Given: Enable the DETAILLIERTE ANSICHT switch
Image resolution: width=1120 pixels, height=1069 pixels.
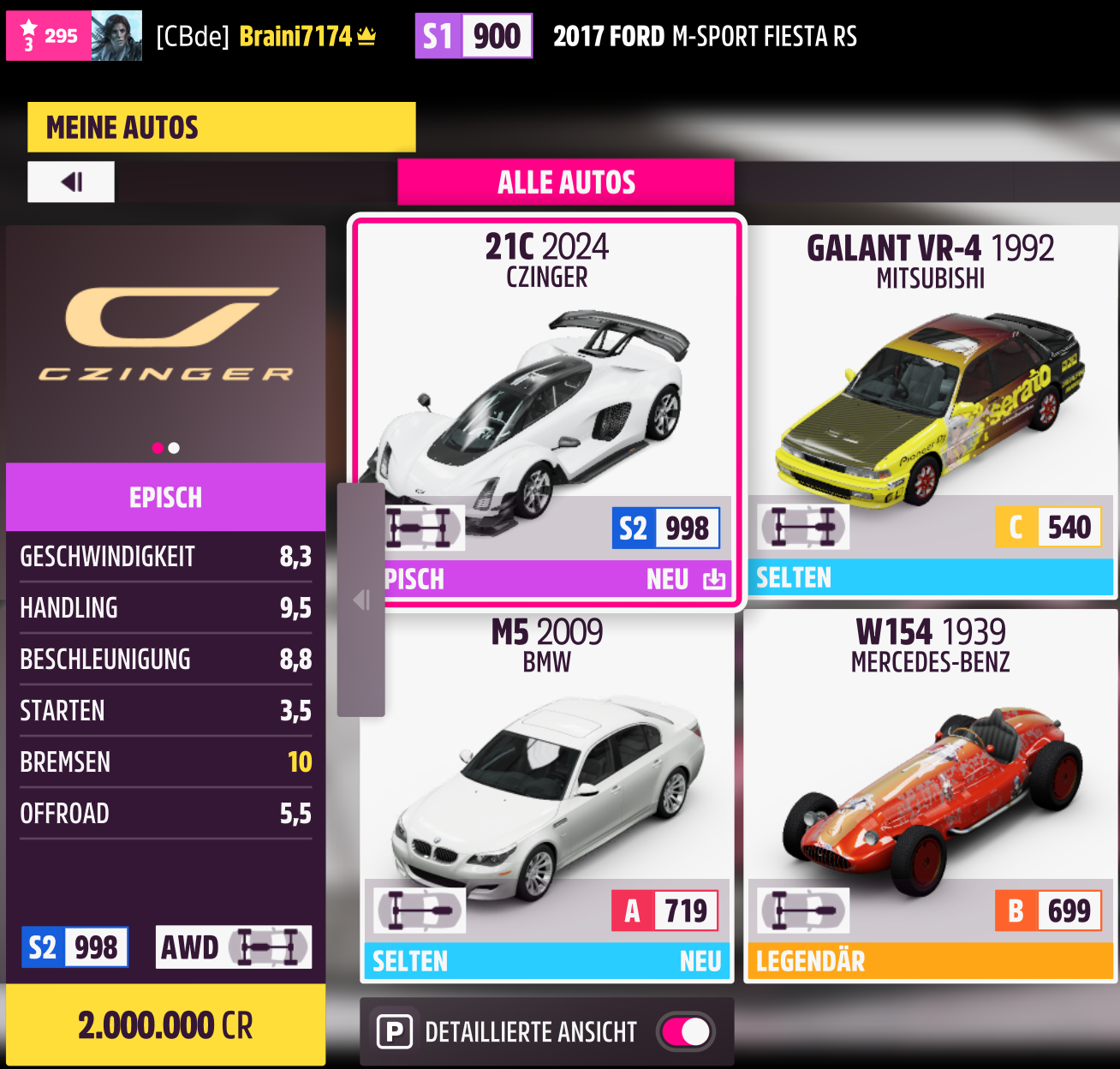Looking at the screenshot, I should click(685, 1032).
